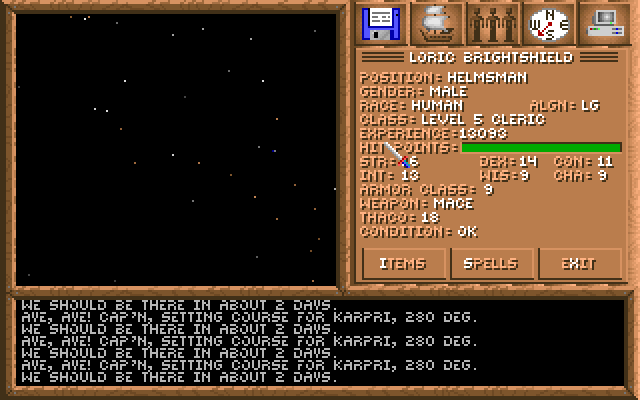
Task: Click the floppy disk save icon
Action: coord(380,22)
